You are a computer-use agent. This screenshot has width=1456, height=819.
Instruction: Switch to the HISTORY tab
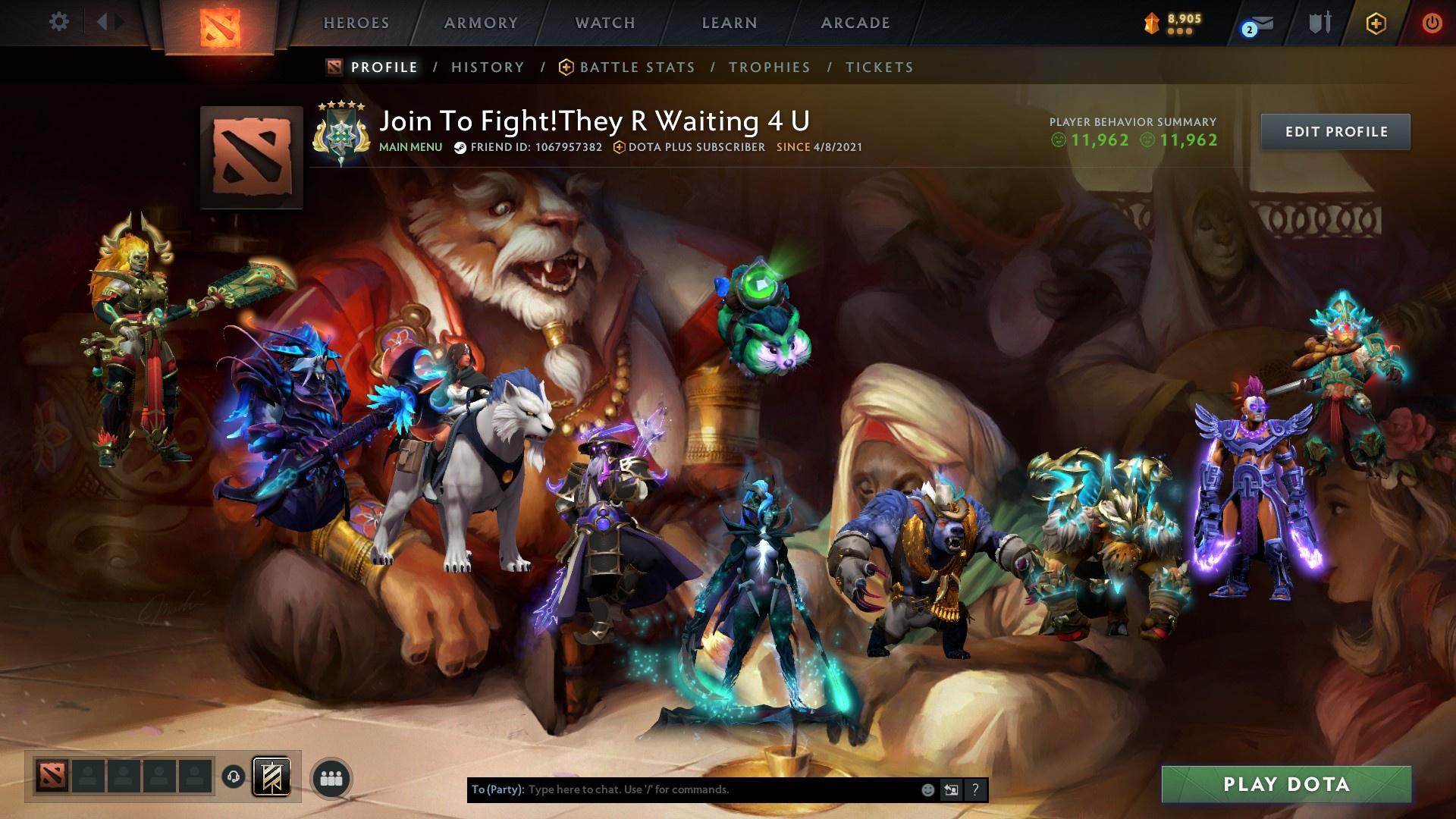click(487, 67)
